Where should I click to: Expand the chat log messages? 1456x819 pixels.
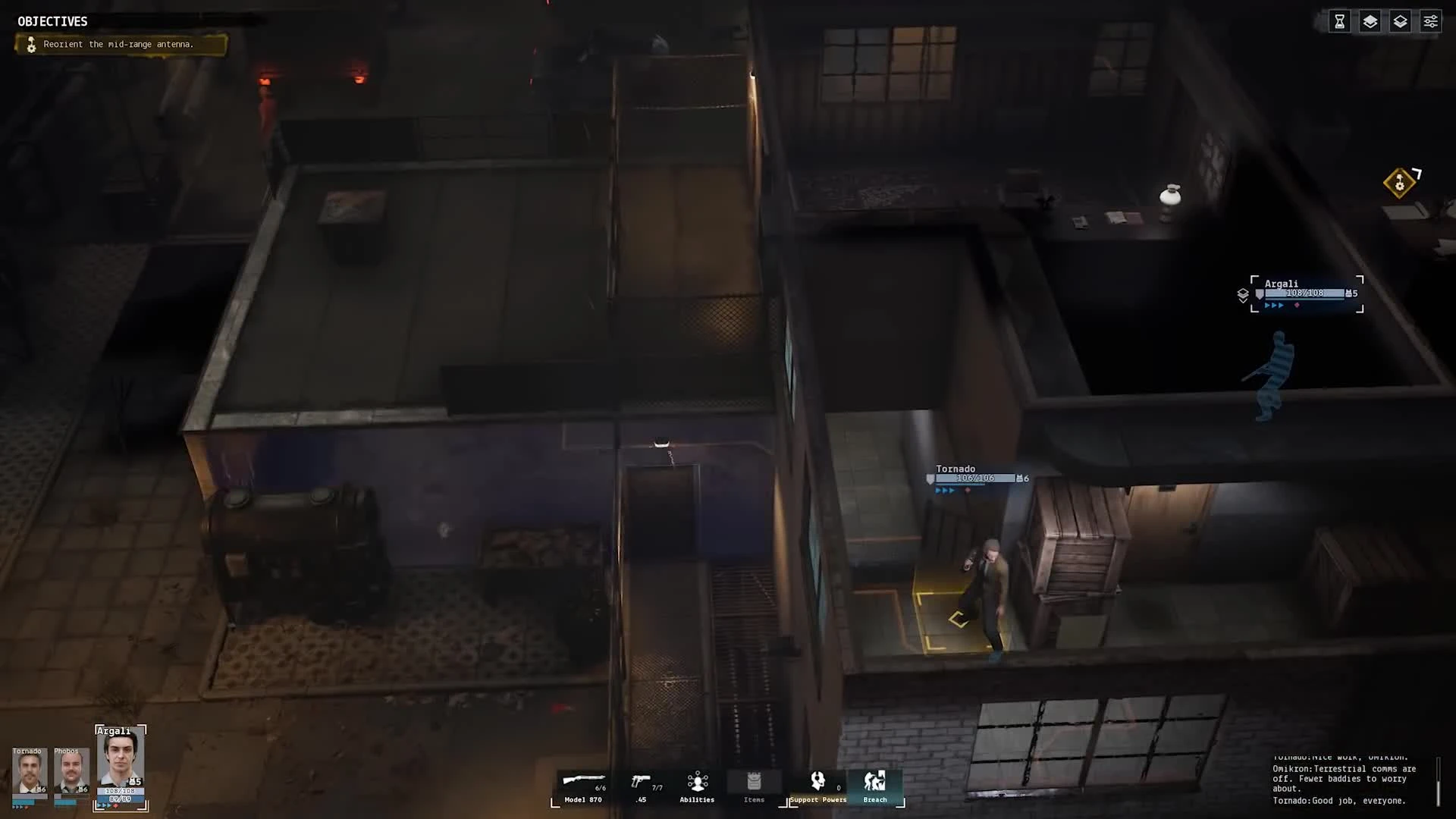(x=1350, y=779)
